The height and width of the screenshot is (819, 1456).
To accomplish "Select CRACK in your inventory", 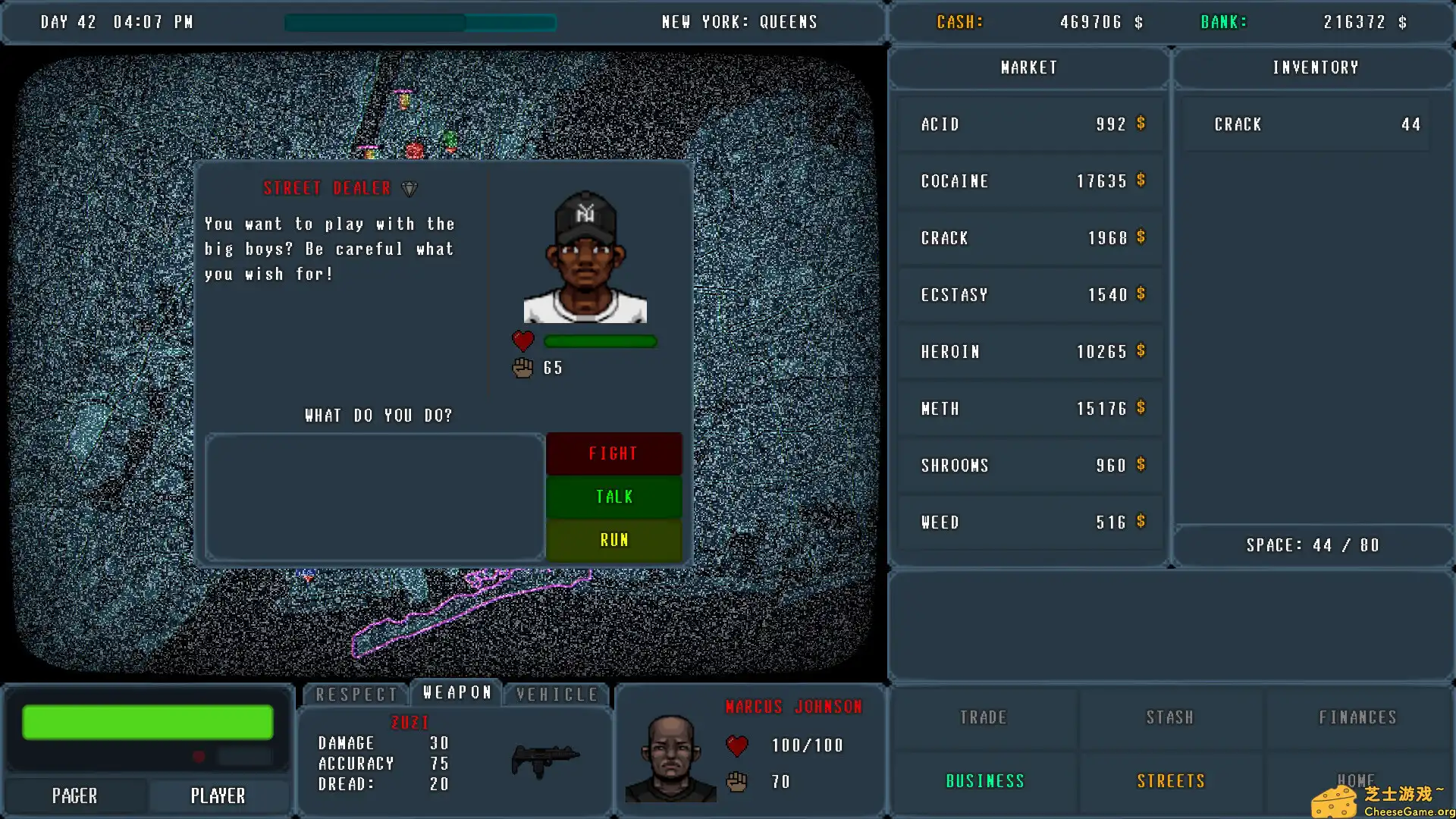I will click(1313, 124).
